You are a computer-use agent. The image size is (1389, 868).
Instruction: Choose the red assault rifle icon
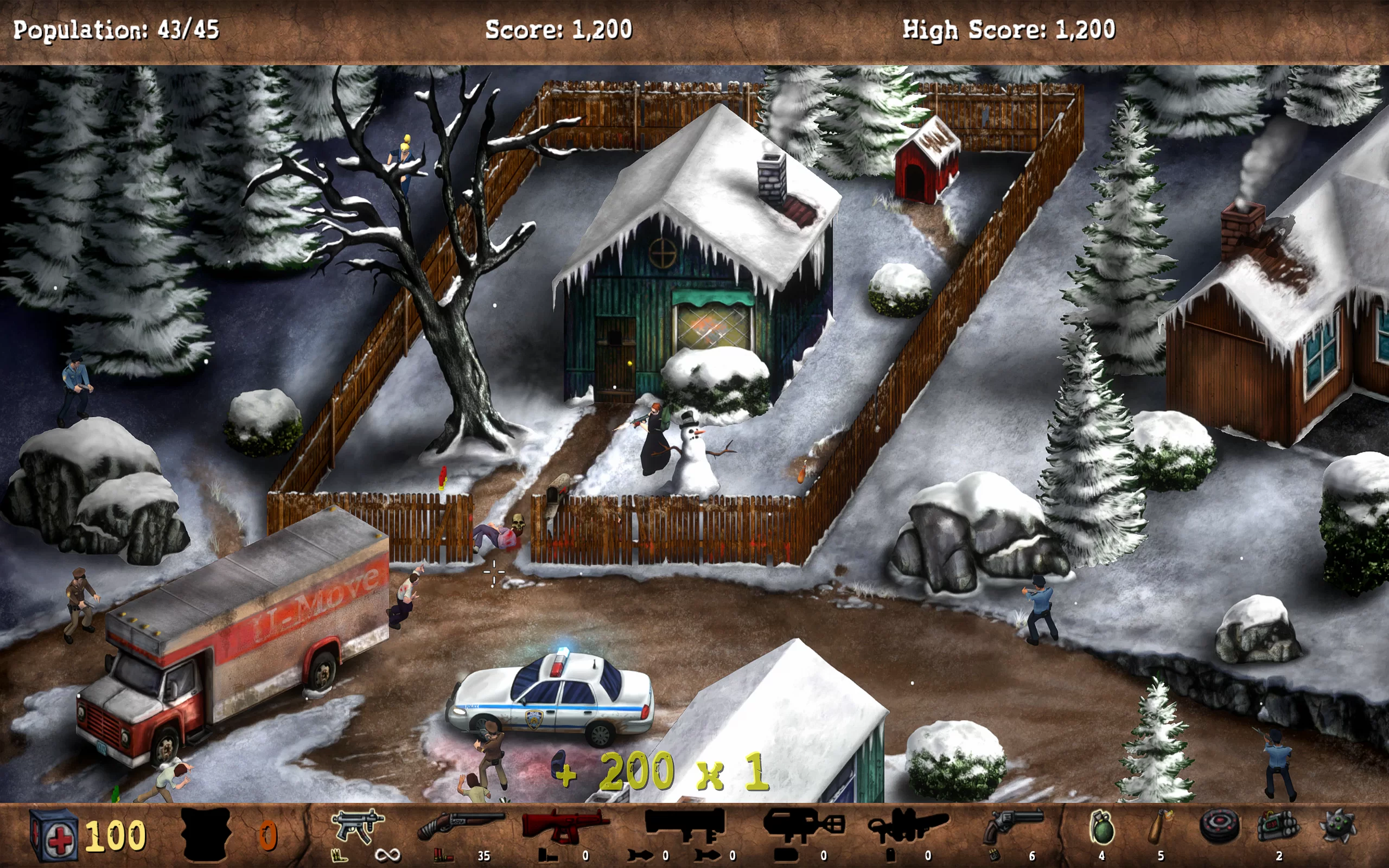(565, 826)
